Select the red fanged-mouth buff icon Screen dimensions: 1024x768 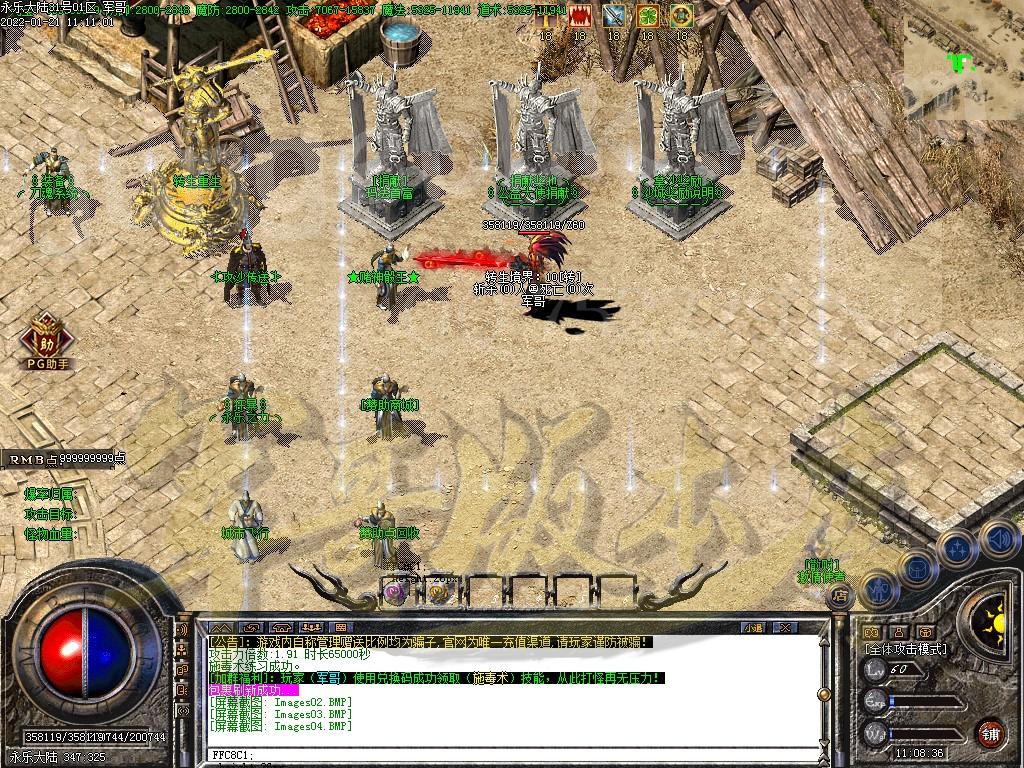click(579, 16)
